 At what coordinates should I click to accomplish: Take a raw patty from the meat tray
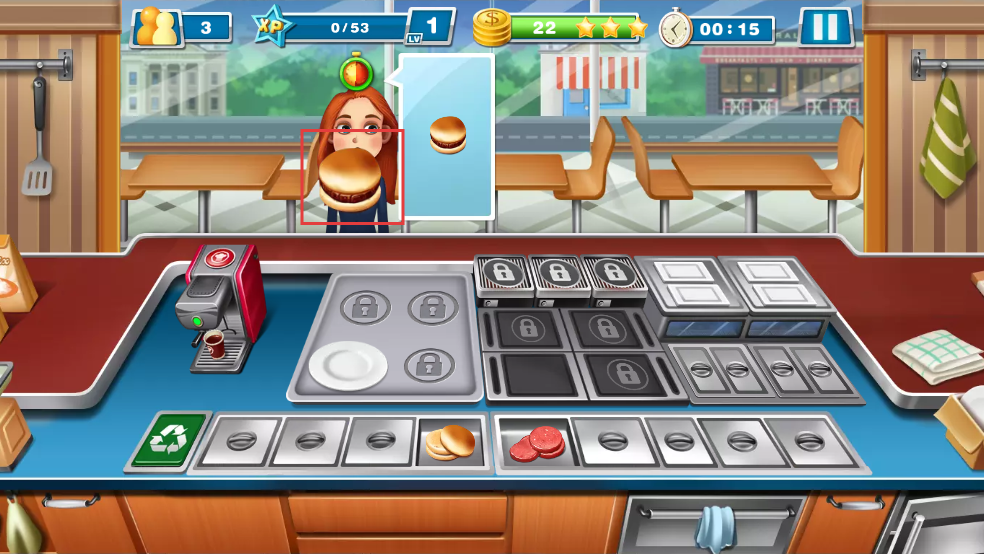pos(536,443)
